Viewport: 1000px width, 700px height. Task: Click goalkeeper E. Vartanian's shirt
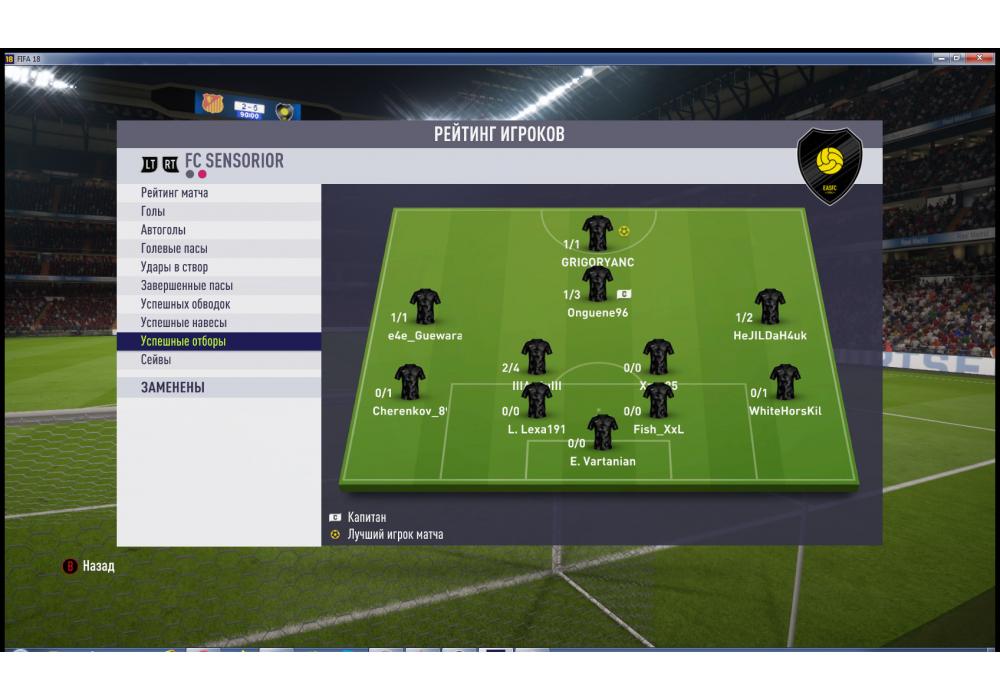click(x=602, y=433)
